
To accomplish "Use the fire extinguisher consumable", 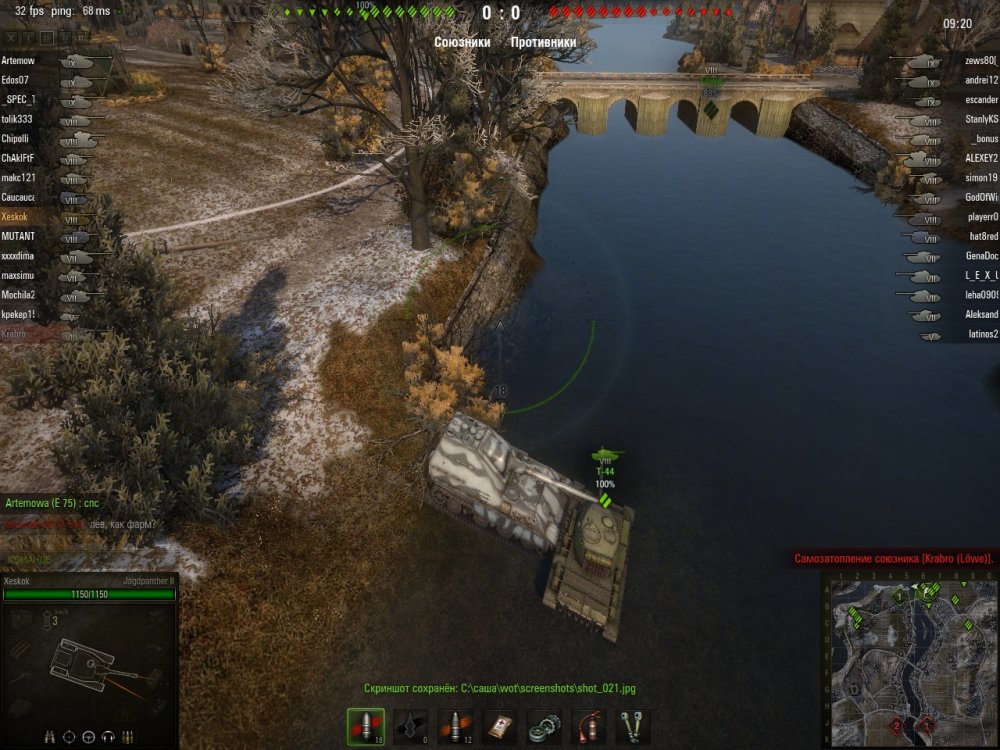I will (x=588, y=726).
